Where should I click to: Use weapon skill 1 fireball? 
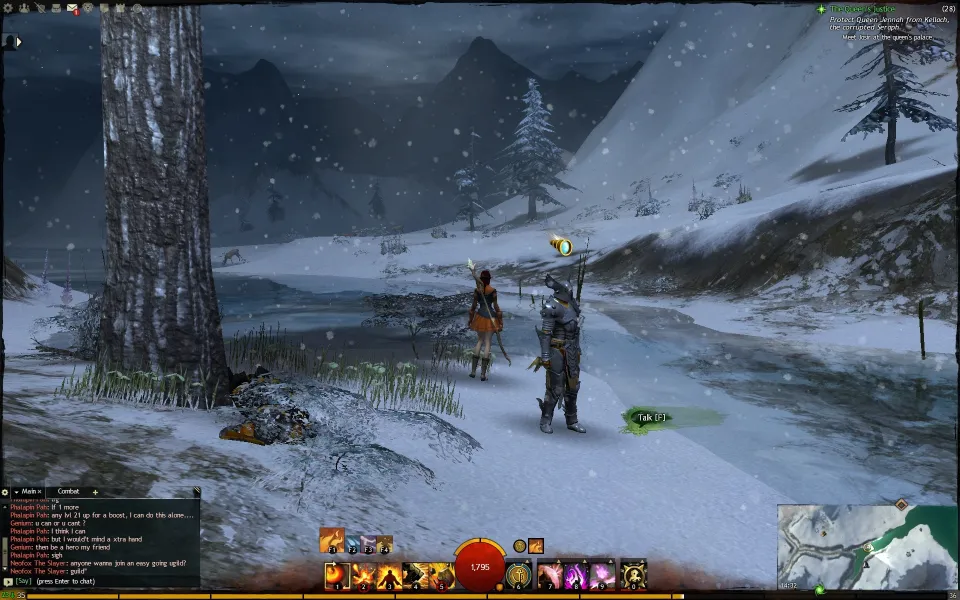337,575
